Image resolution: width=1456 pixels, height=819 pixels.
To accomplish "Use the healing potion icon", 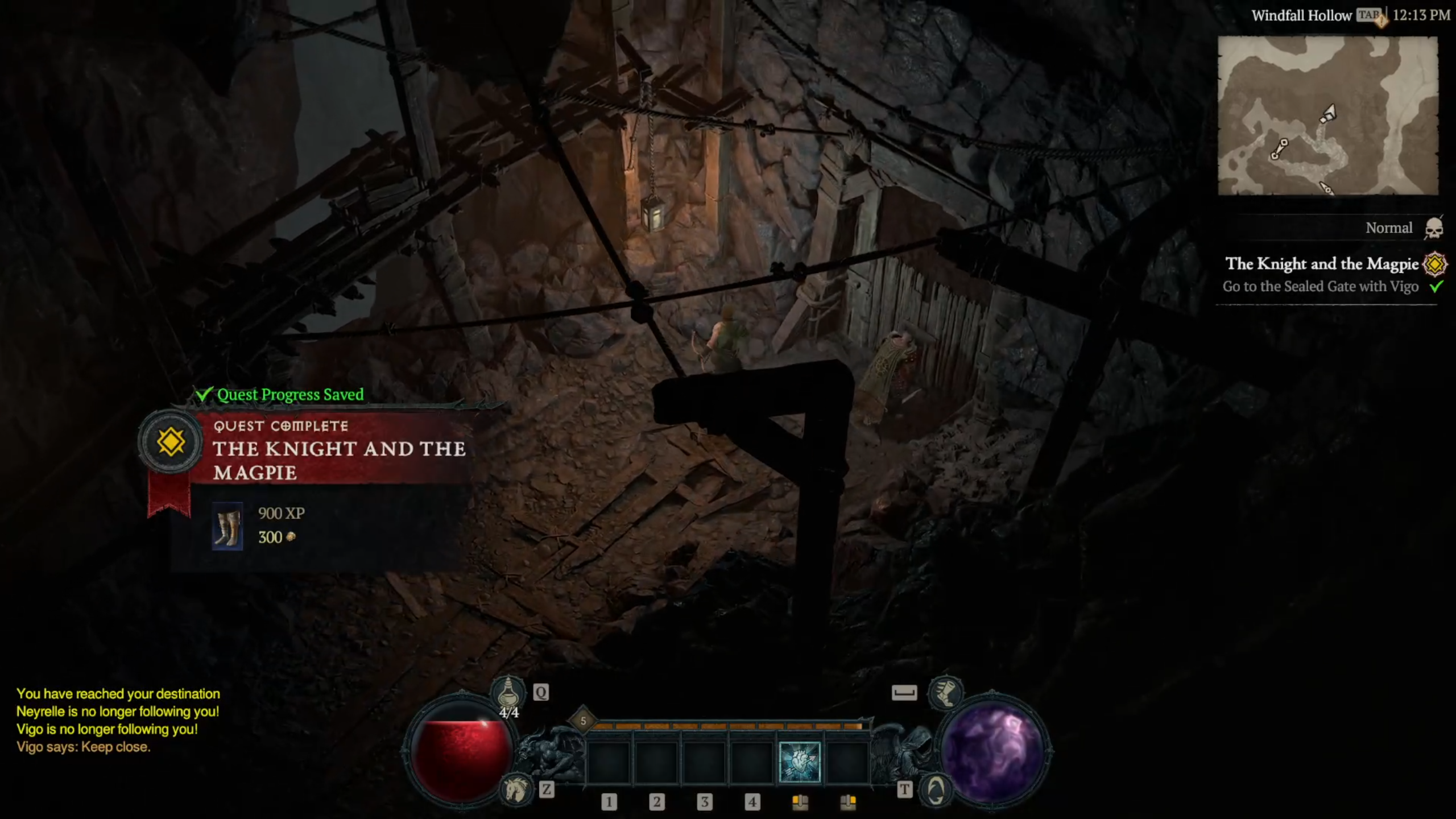I will click(x=508, y=692).
